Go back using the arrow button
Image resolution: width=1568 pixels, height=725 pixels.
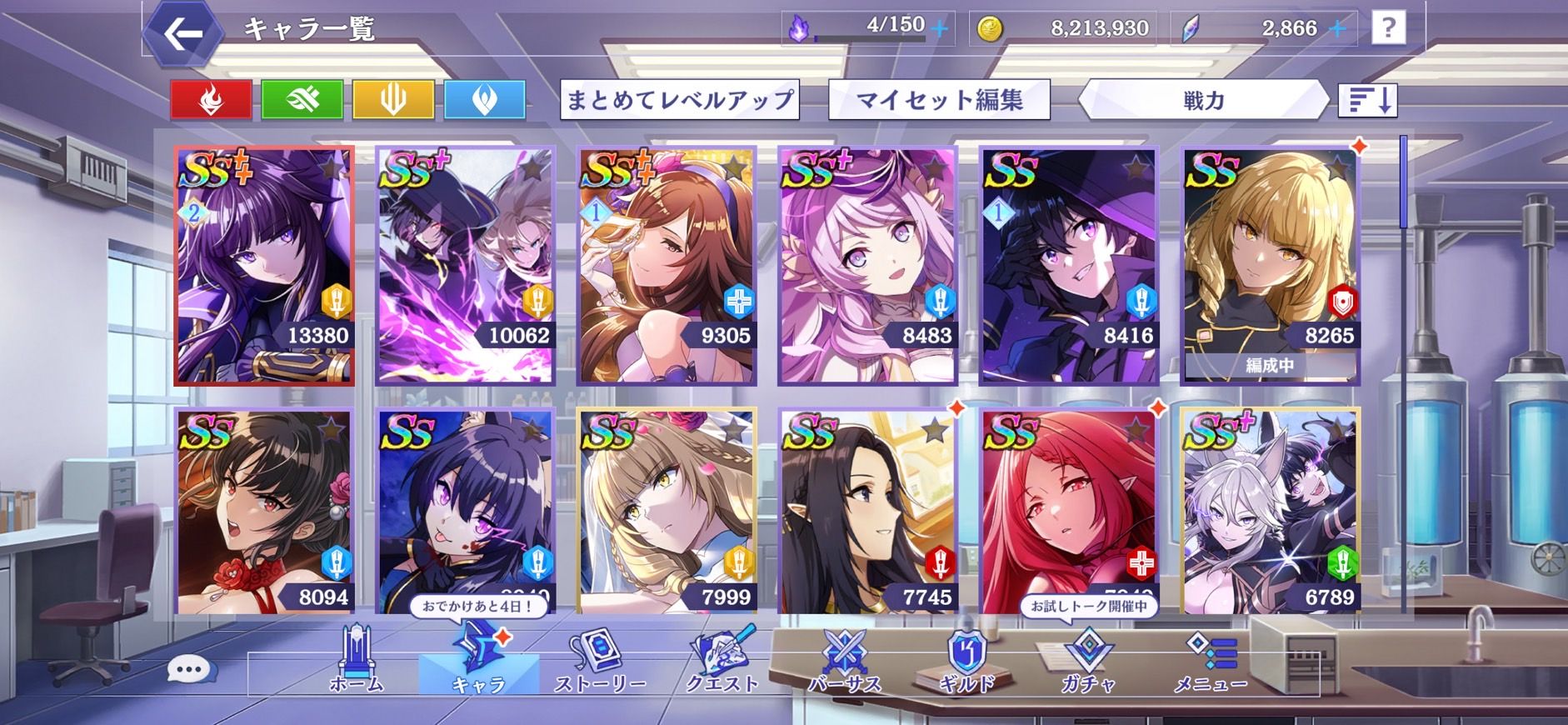182,34
